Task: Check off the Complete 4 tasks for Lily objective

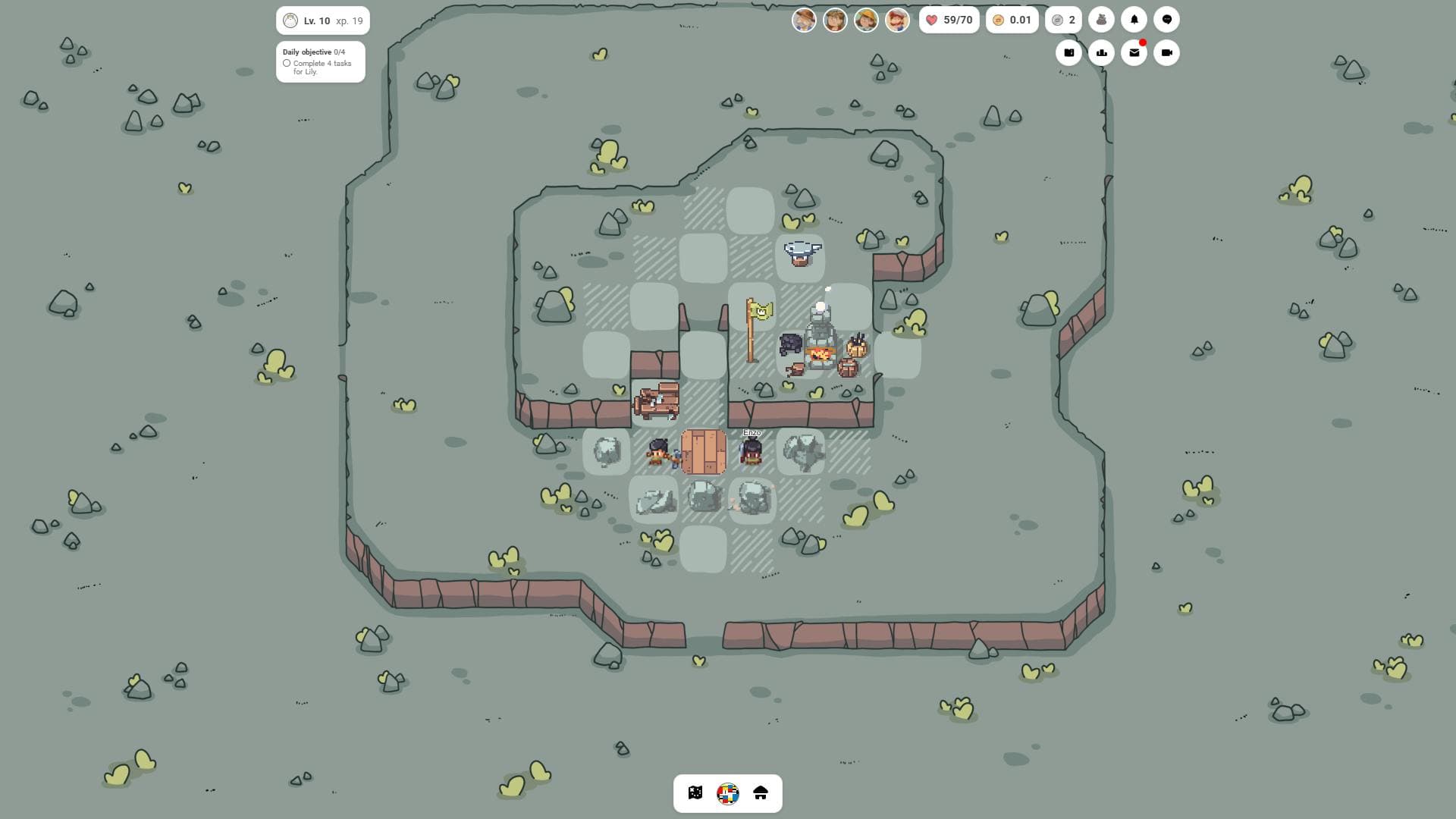Action: pos(286,64)
